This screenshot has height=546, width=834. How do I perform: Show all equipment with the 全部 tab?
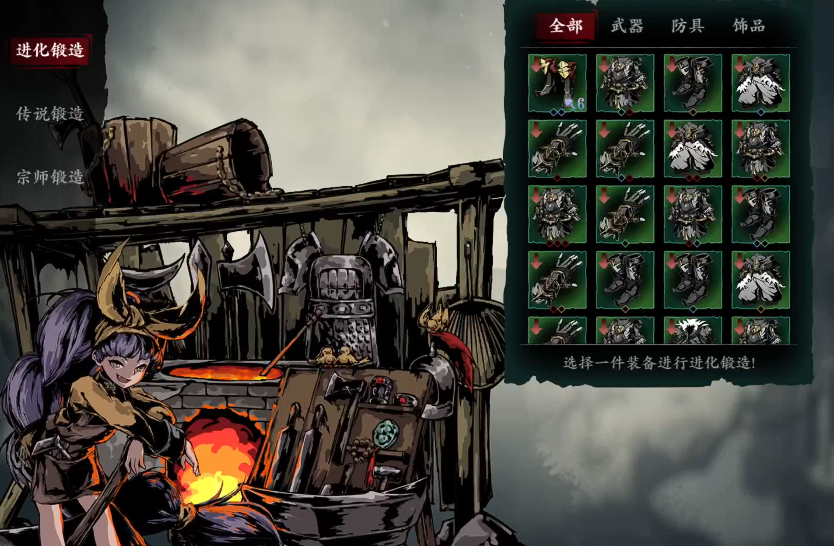click(x=566, y=26)
